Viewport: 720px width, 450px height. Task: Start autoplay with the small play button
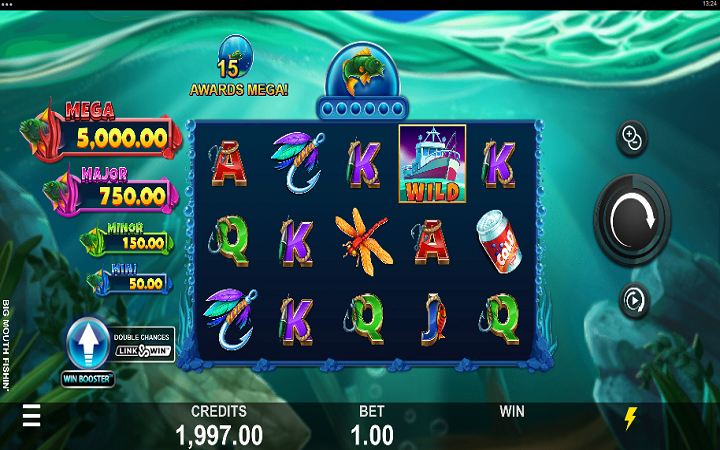coord(633,299)
